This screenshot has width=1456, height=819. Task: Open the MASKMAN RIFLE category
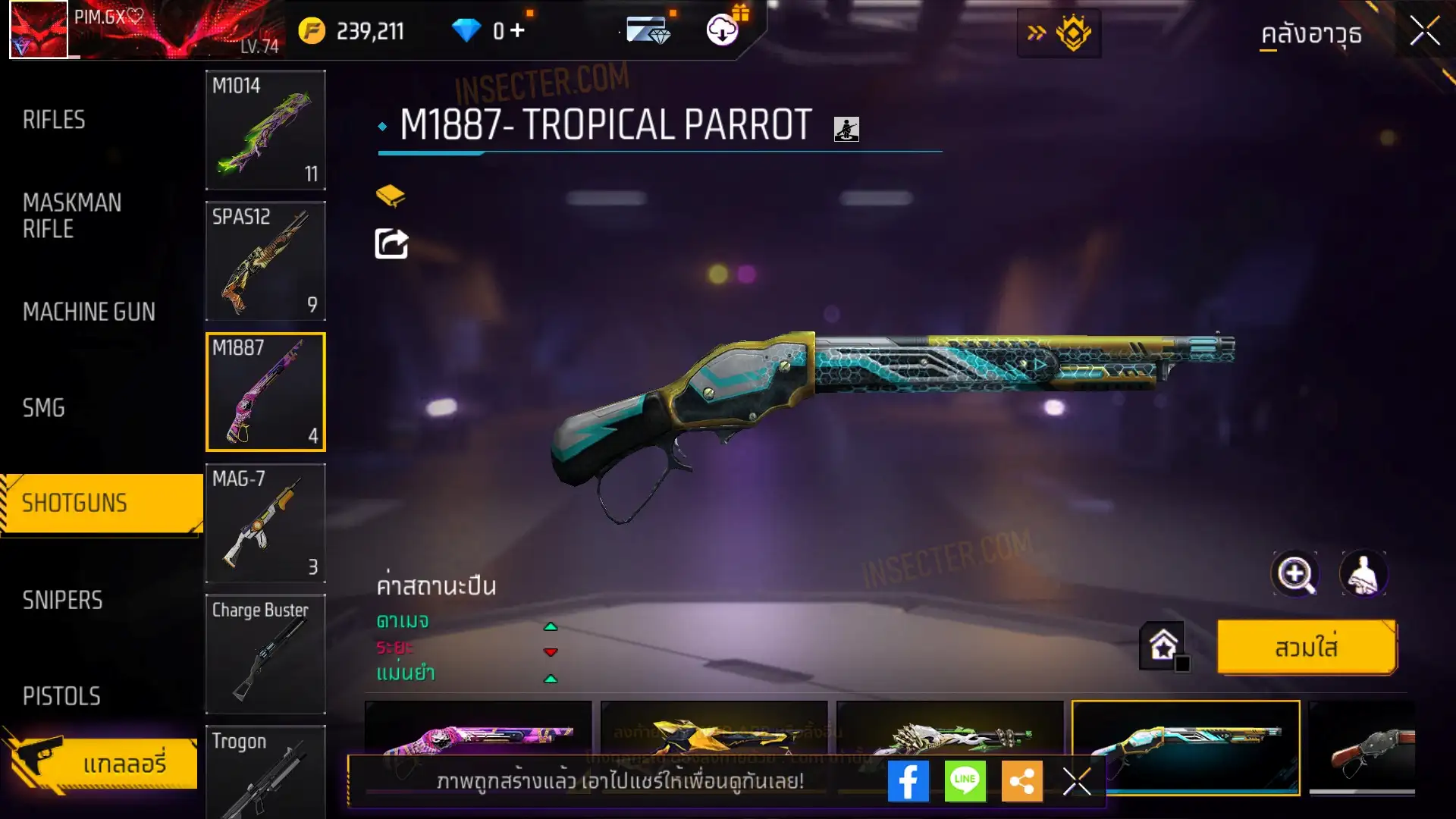[x=72, y=215]
